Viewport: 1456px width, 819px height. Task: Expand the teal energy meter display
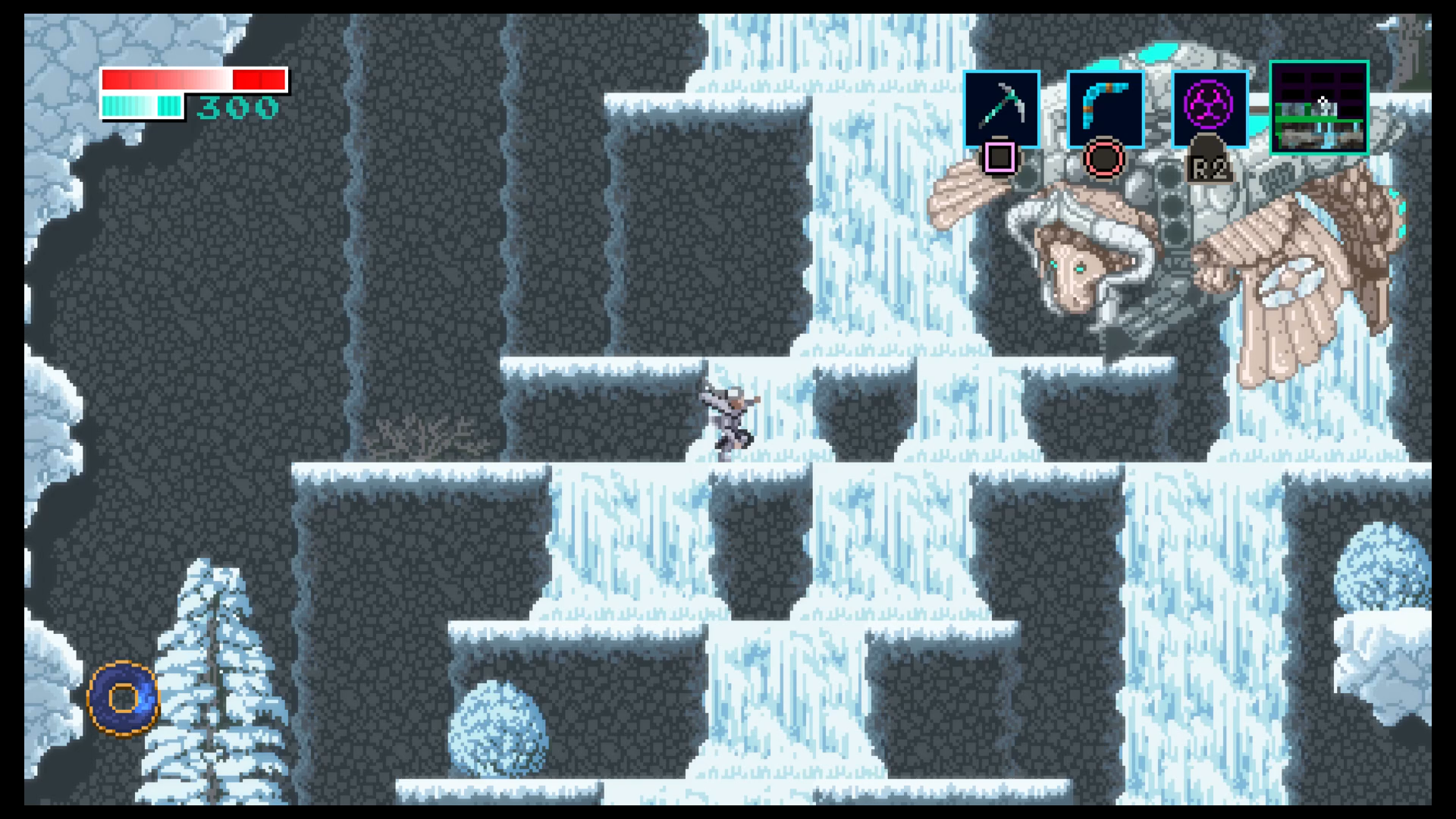(141, 105)
